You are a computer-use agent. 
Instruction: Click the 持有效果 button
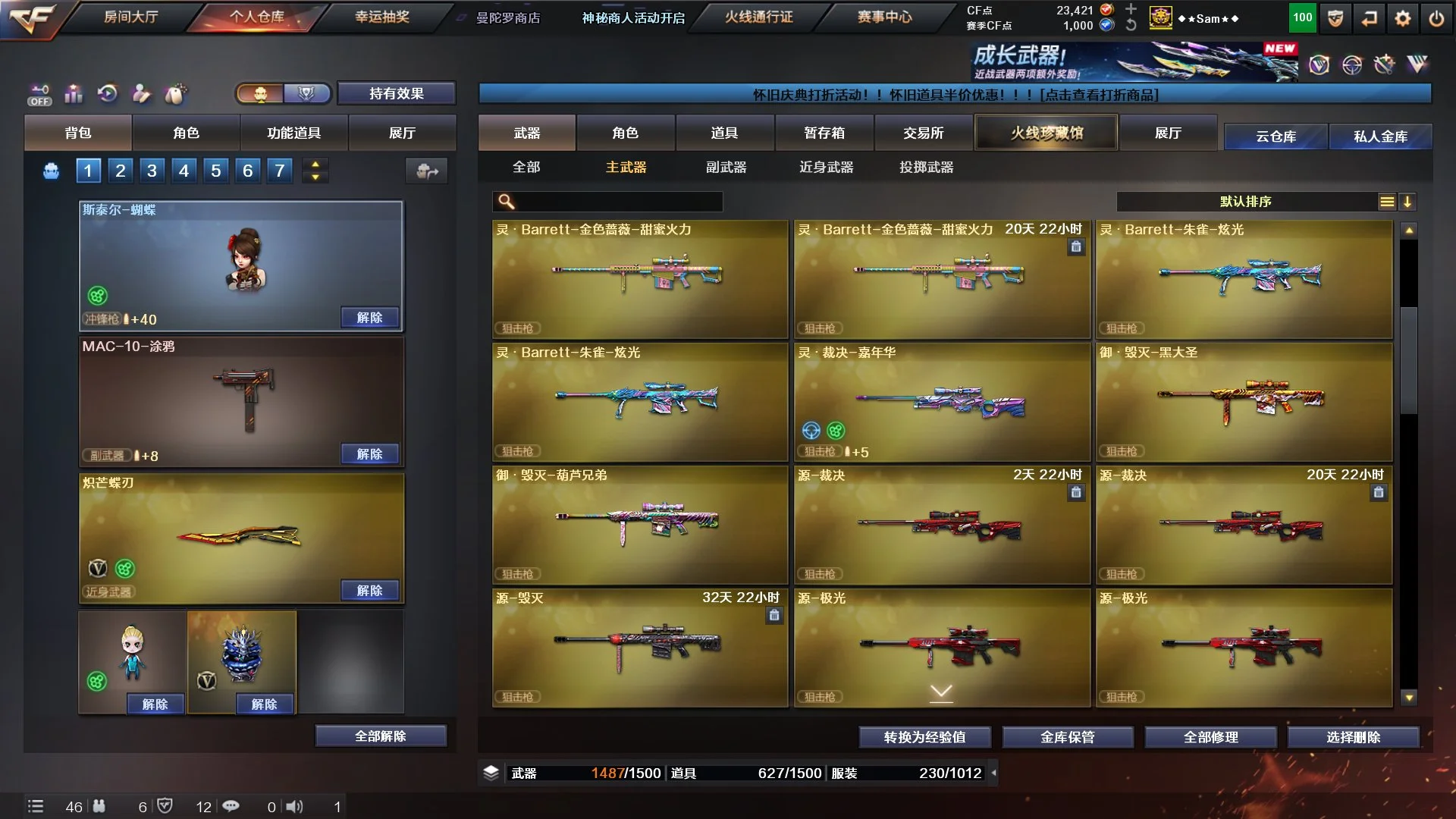[396, 93]
